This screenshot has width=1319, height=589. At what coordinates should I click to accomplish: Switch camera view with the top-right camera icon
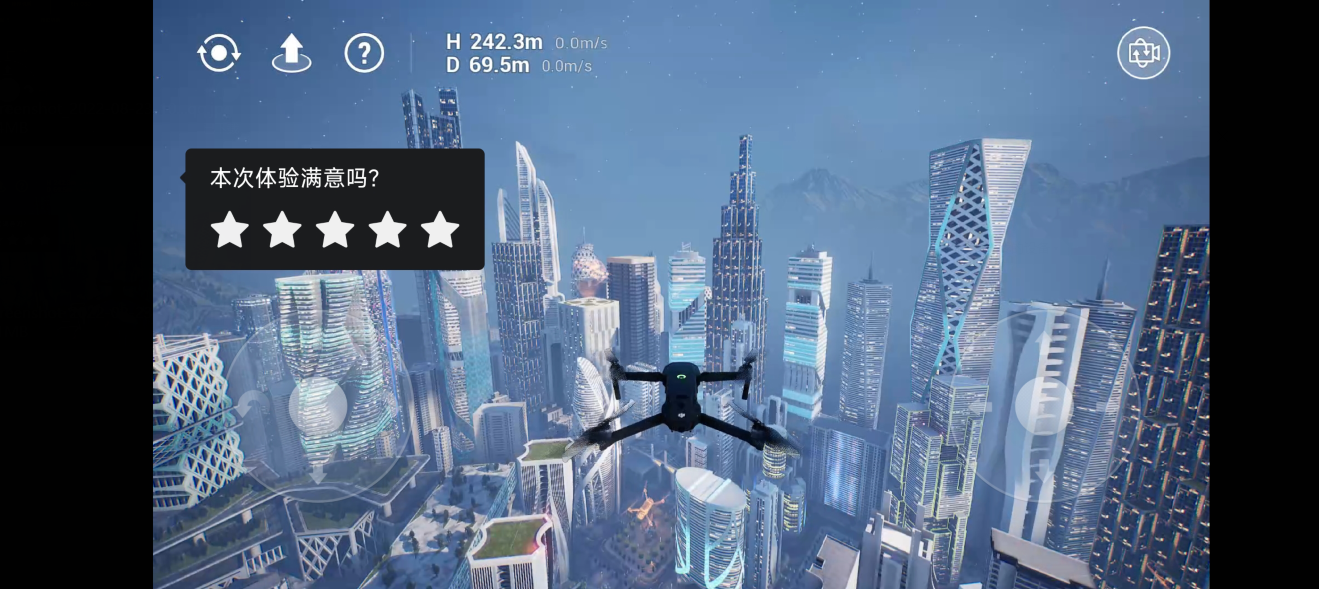[1143, 53]
